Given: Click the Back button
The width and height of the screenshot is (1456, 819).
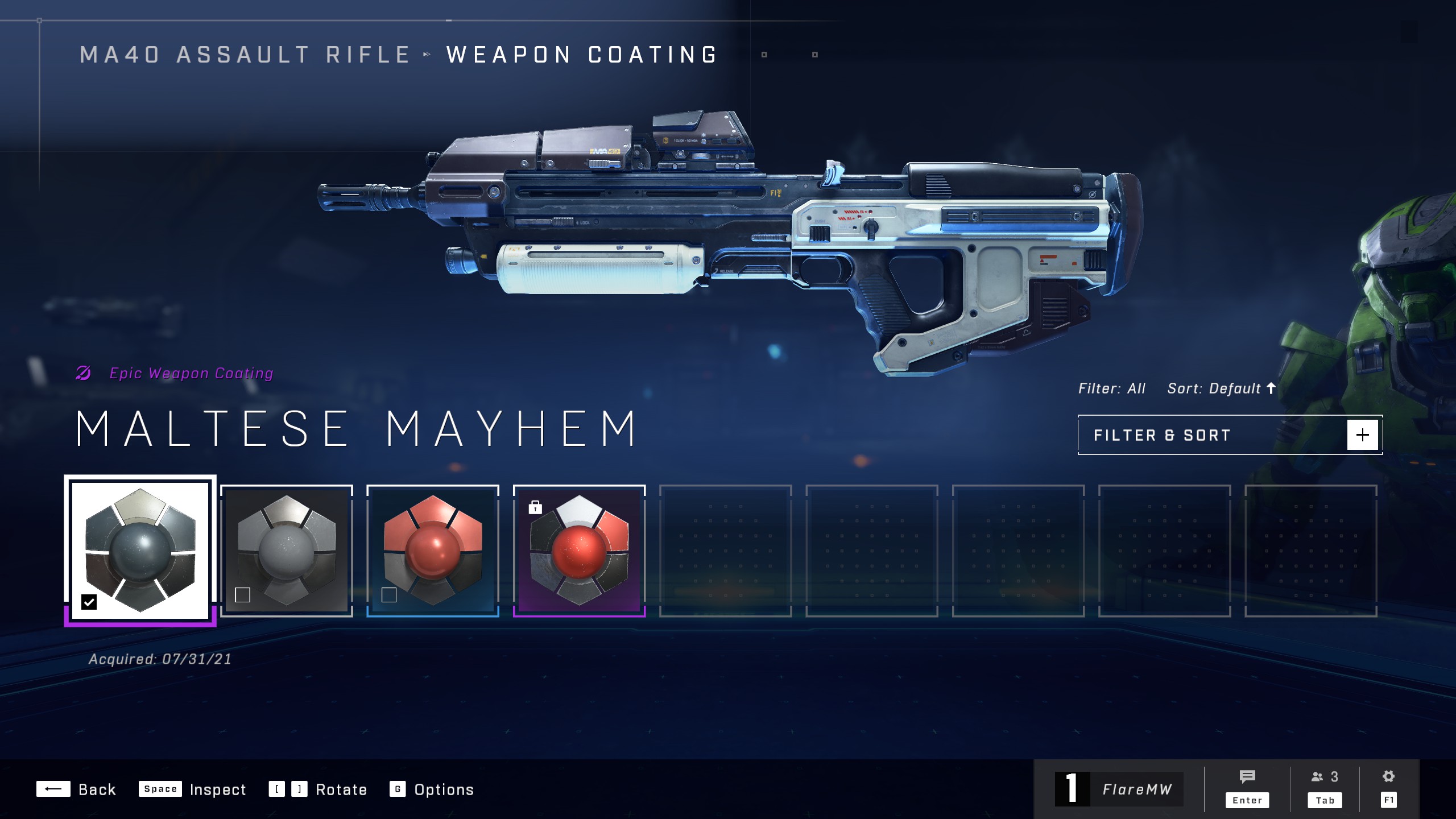Looking at the screenshot, I should tap(76, 789).
